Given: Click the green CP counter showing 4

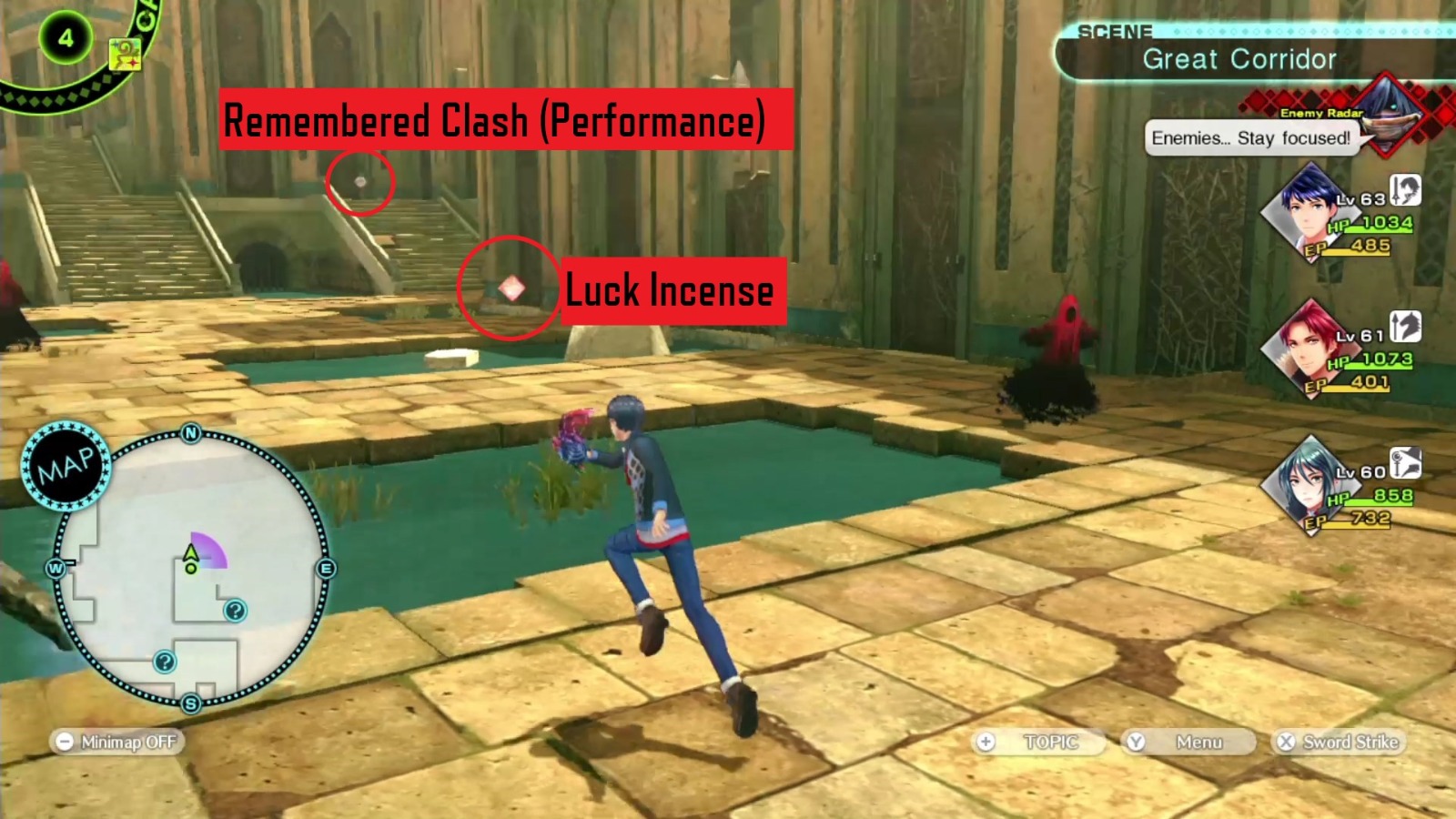Looking at the screenshot, I should point(64,38).
